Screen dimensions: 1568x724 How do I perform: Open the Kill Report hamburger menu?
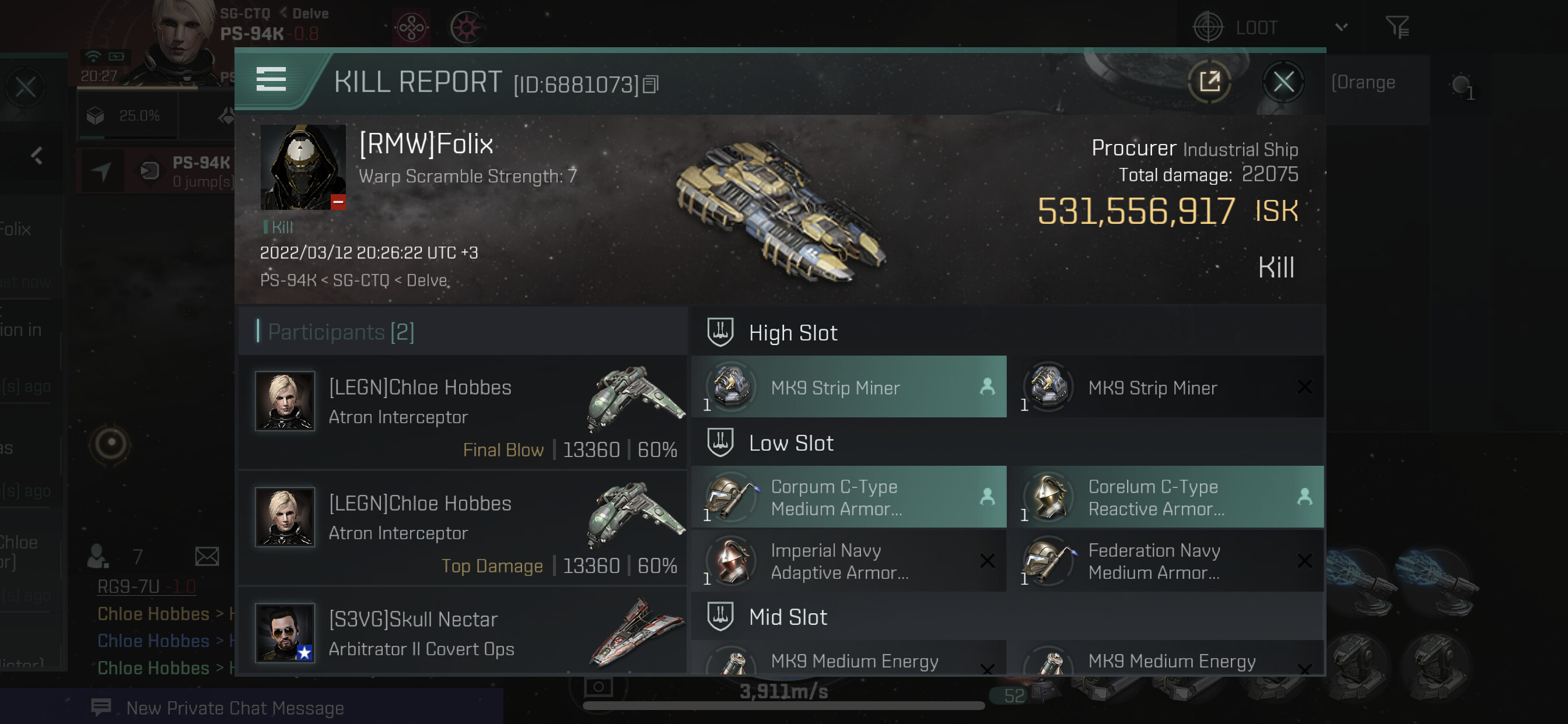click(271, 79)
